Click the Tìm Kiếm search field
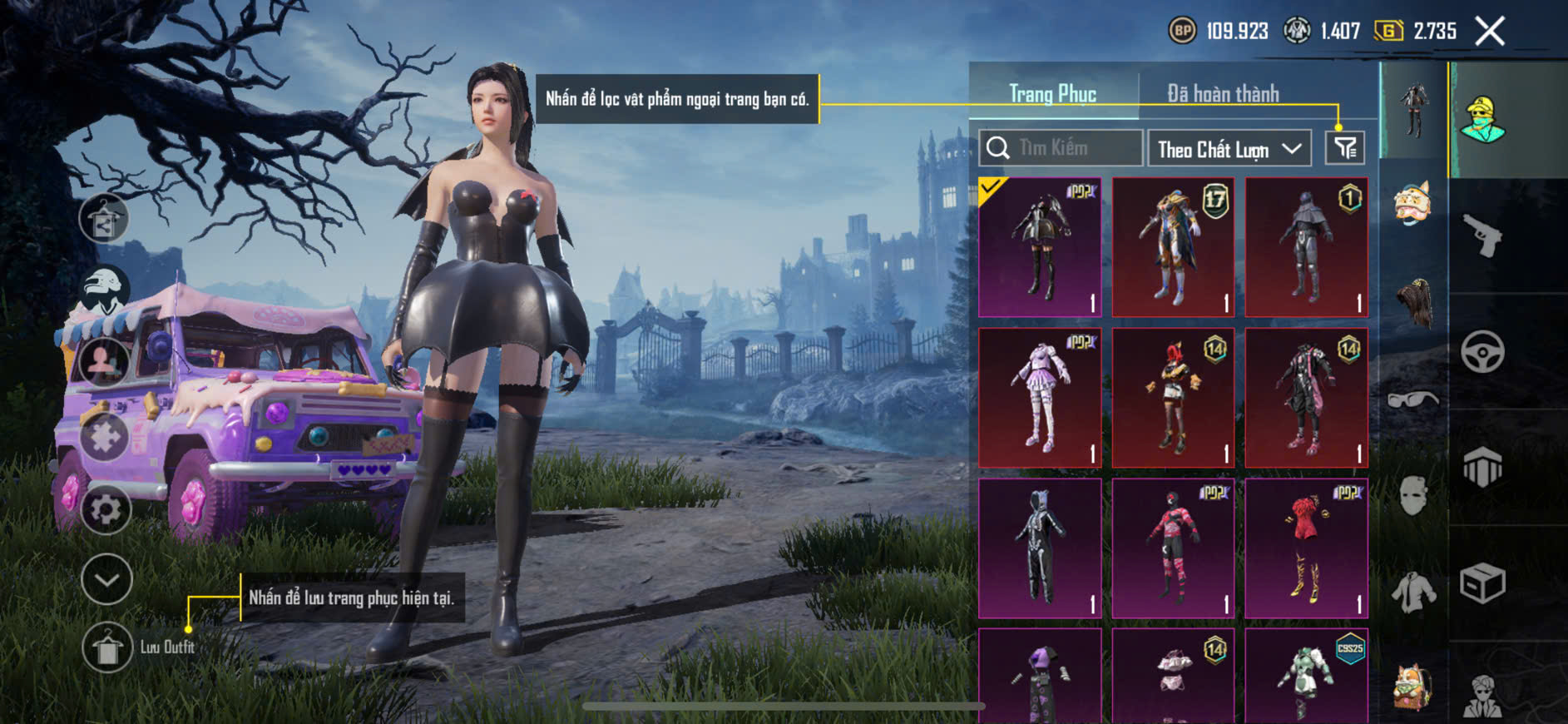Screen dimensions: 1568x724 click(1061, 148)
